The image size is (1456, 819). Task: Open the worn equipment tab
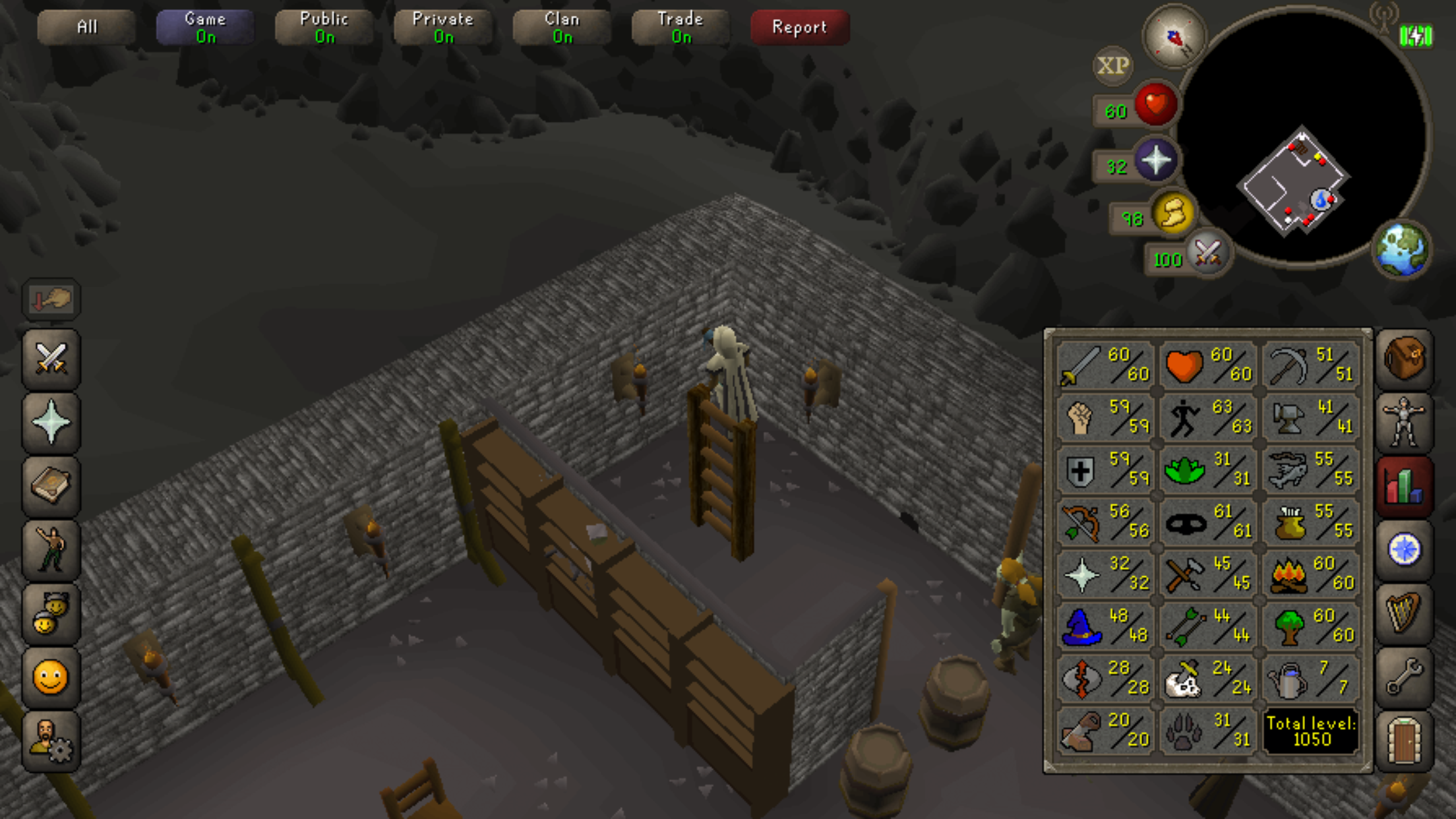point(1404,422)
